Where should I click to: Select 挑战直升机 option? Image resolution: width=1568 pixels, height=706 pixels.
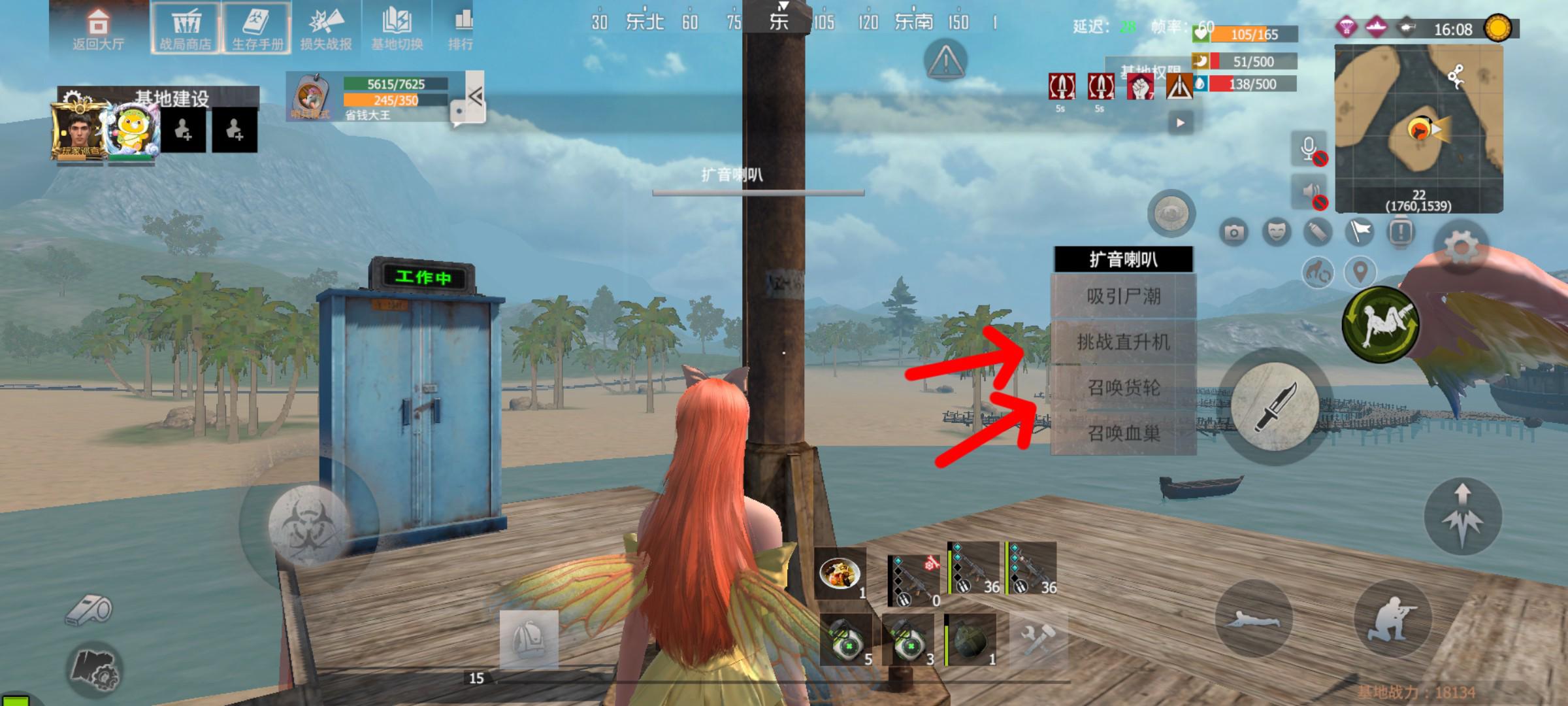(x=1123, y=342)
